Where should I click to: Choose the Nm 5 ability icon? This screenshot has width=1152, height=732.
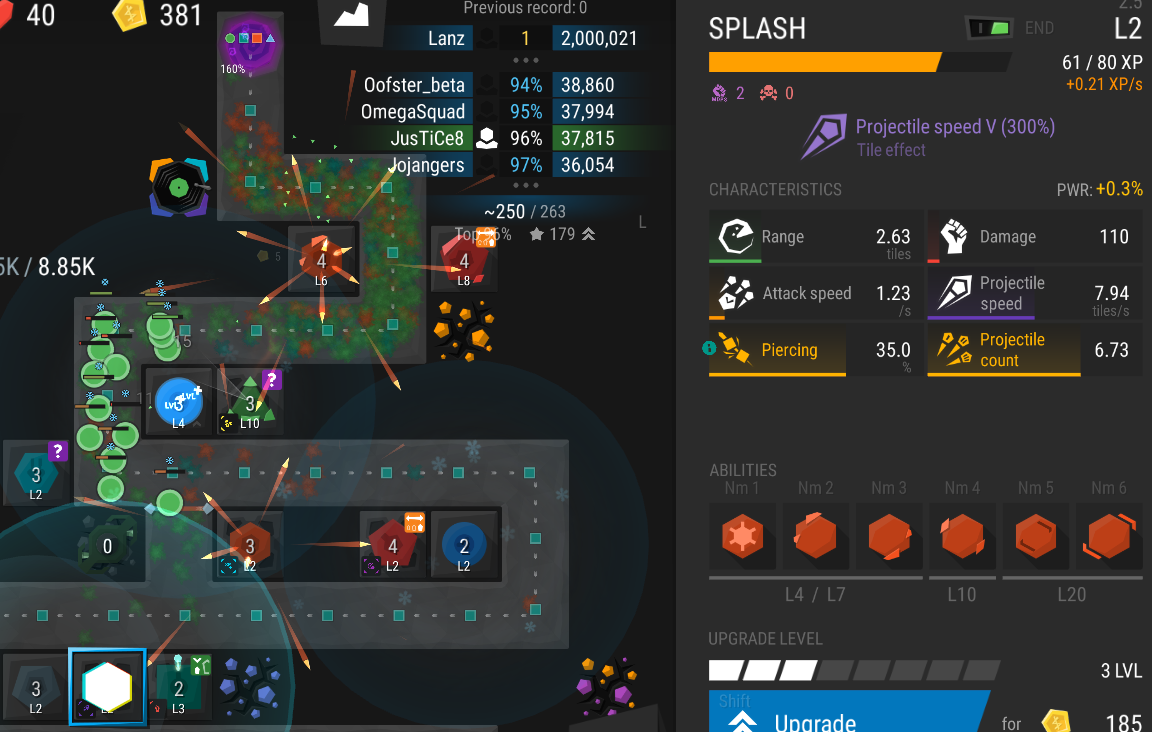pos(1036,537)
